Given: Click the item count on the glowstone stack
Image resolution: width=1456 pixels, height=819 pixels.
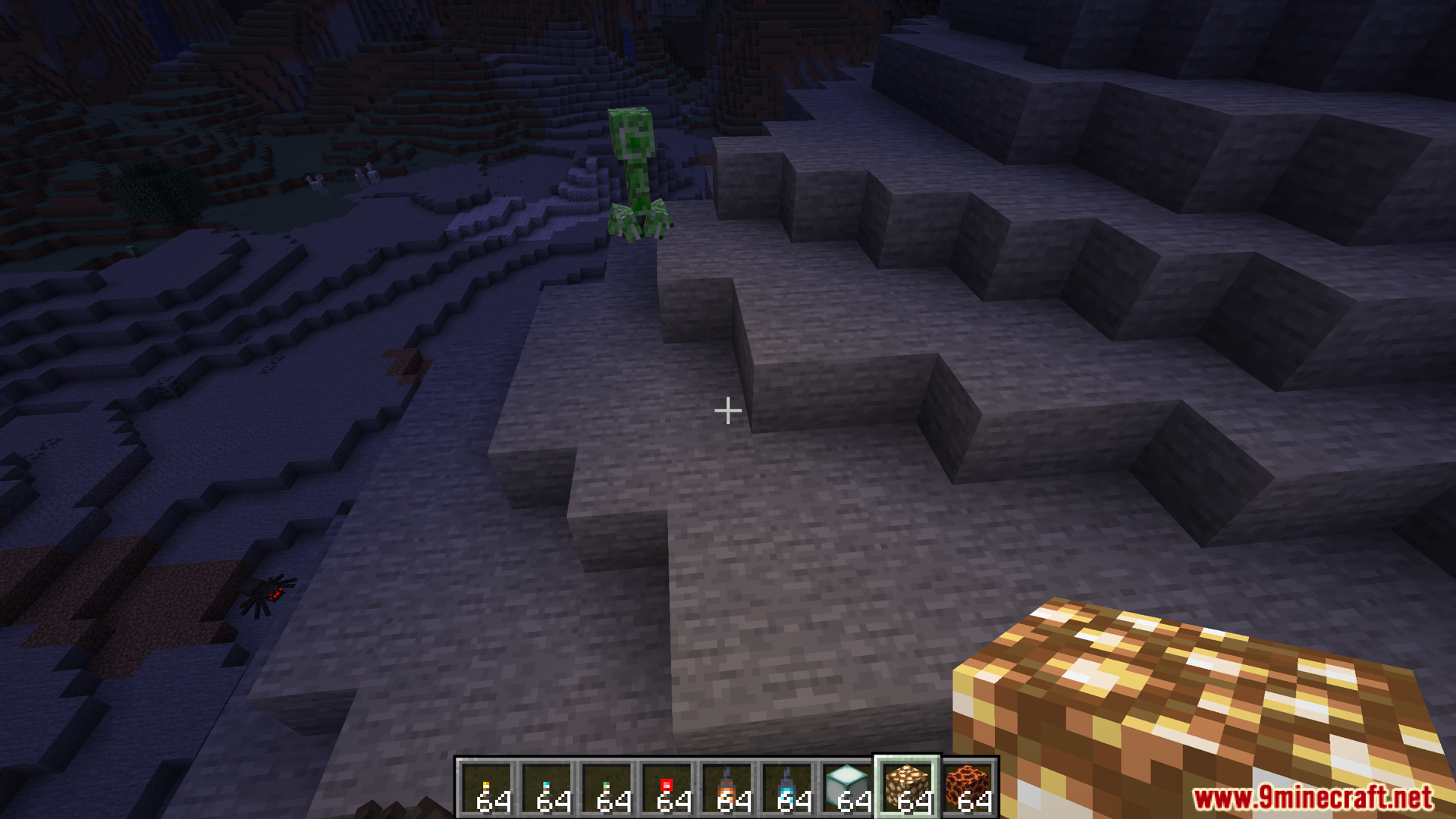Looking at the screenshot, I should point(914,800).
